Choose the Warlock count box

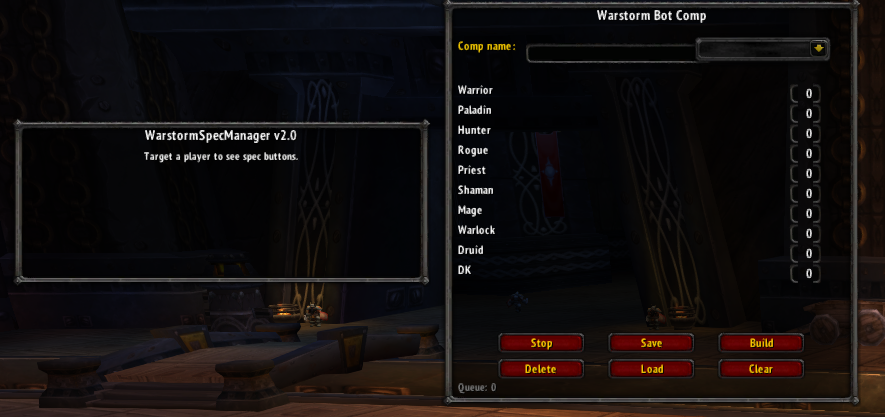point(807,234)
